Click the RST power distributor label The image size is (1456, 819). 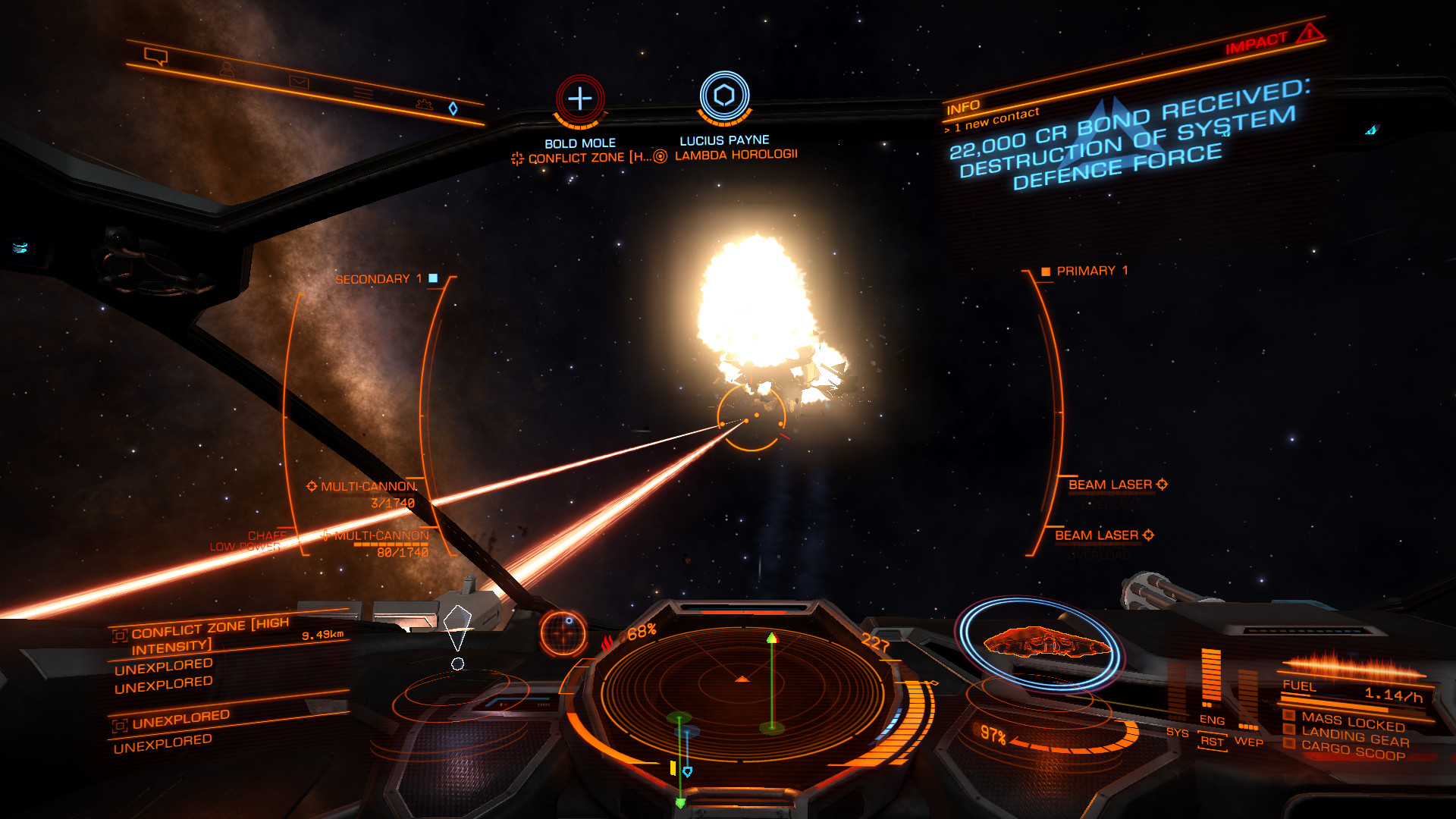[x=1212, y=742]
